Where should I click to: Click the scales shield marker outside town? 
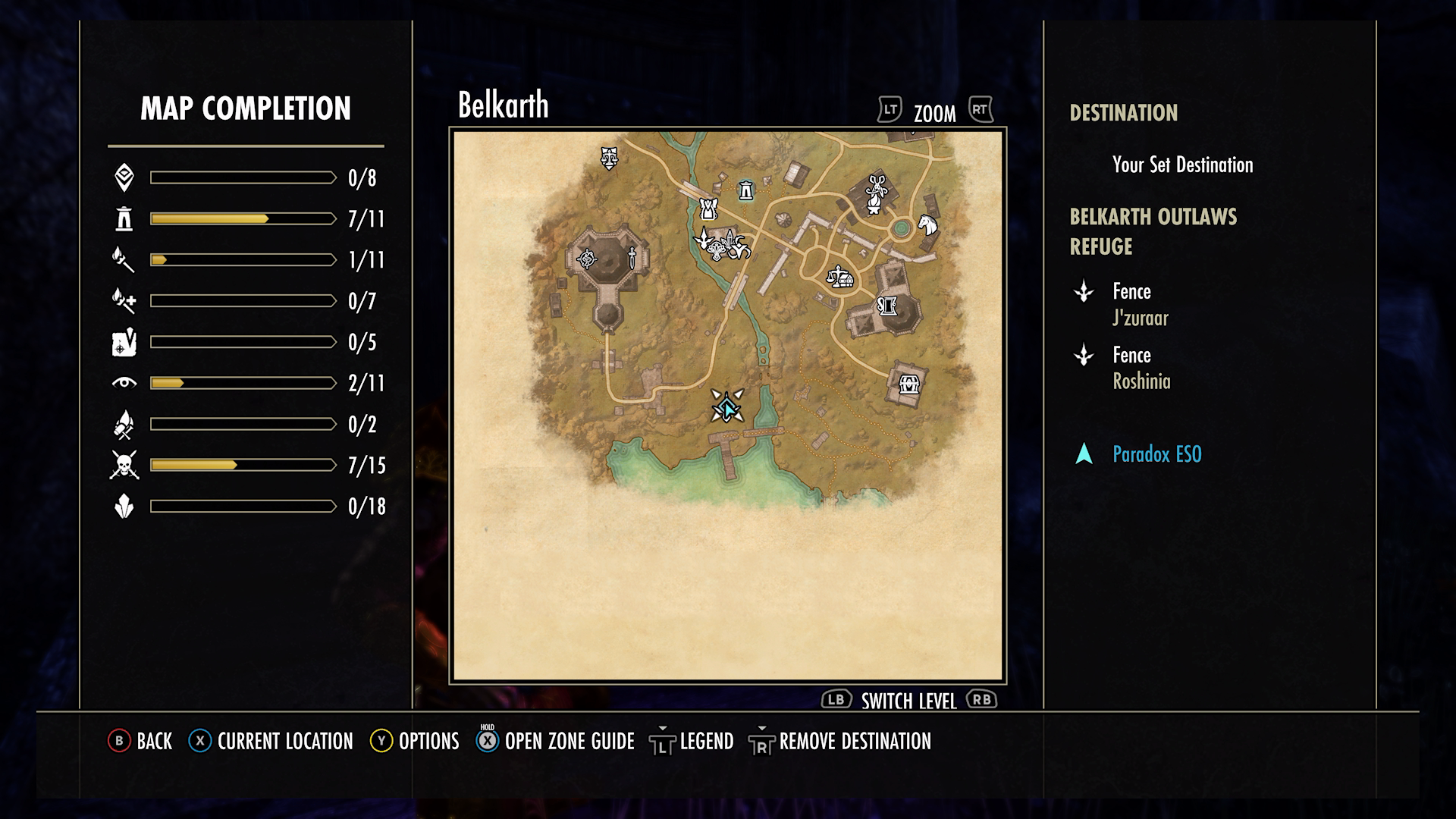608,158
